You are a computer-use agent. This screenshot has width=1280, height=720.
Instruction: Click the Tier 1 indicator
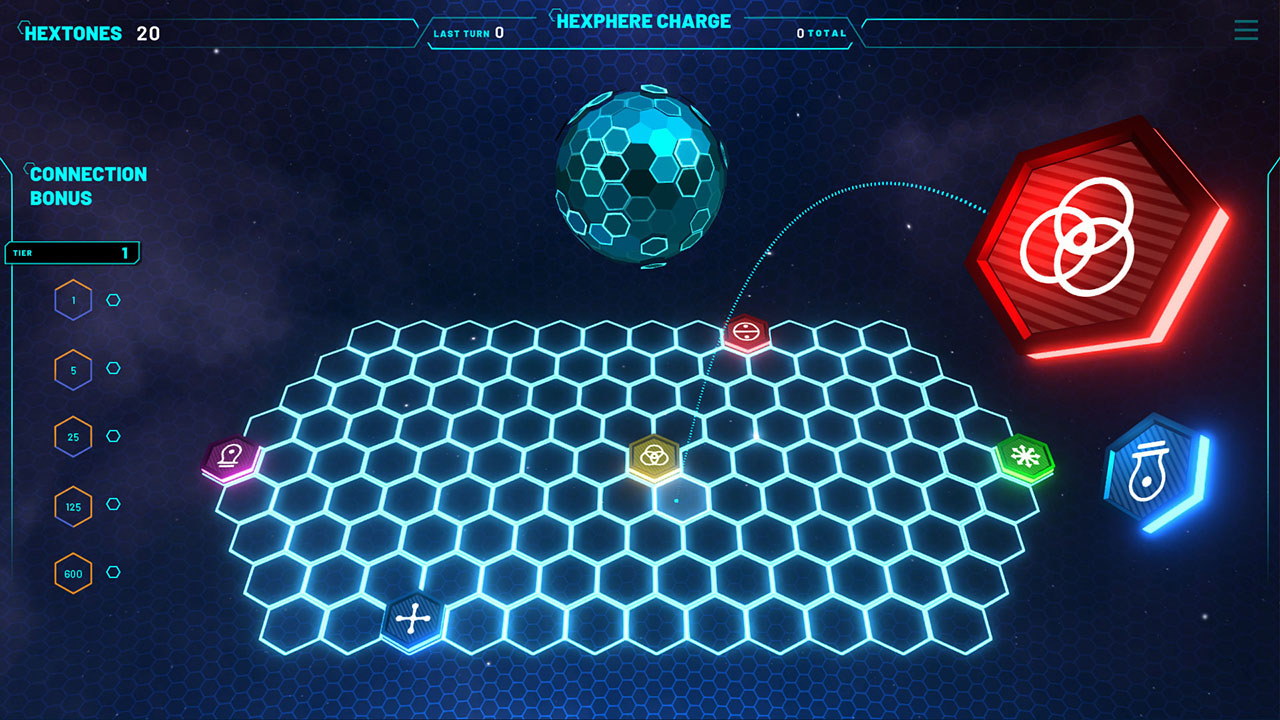pos(70,252)
